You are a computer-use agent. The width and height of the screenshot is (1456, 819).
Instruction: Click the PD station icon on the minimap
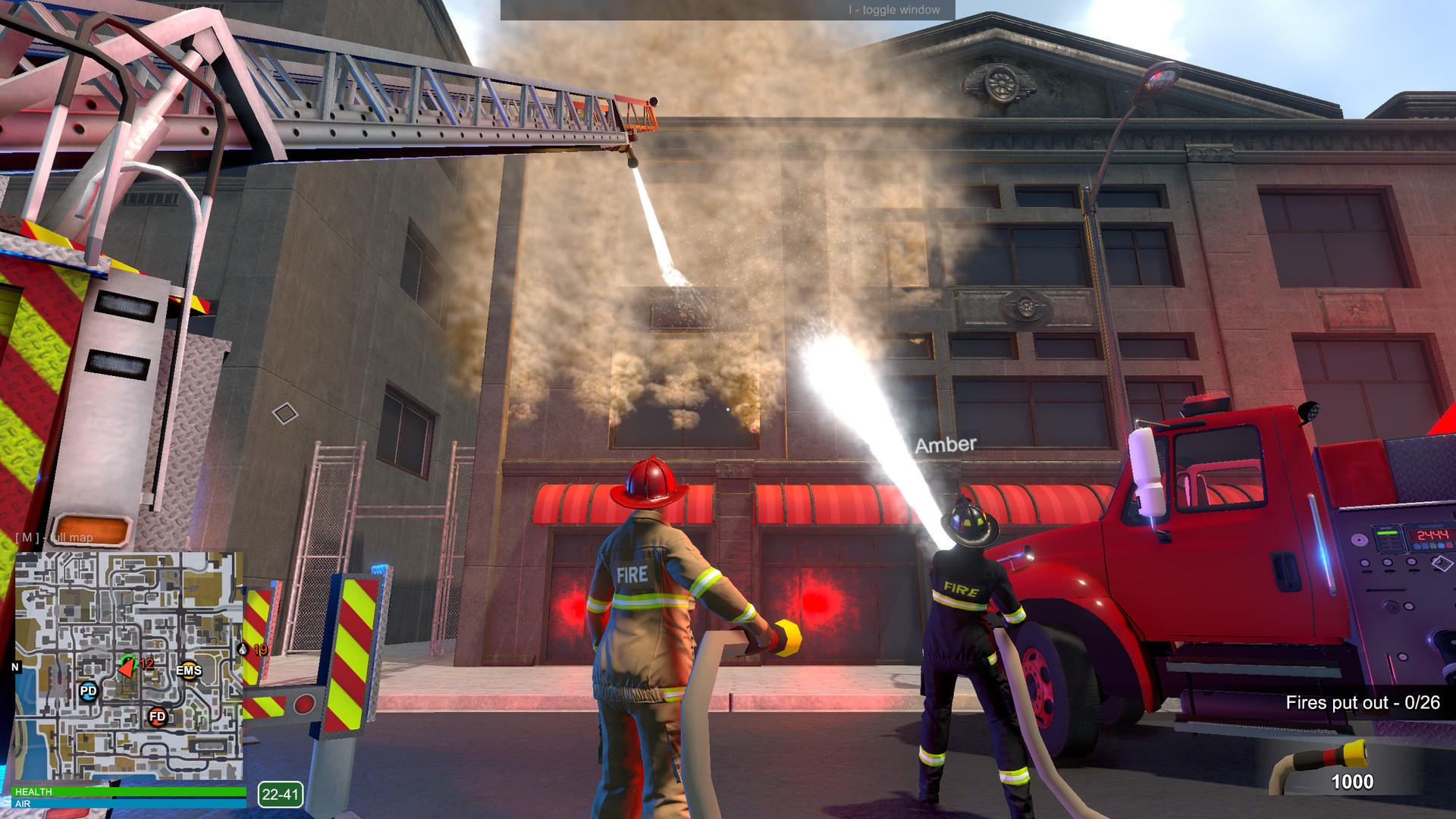pyautogui.click(x=88, y=692)
